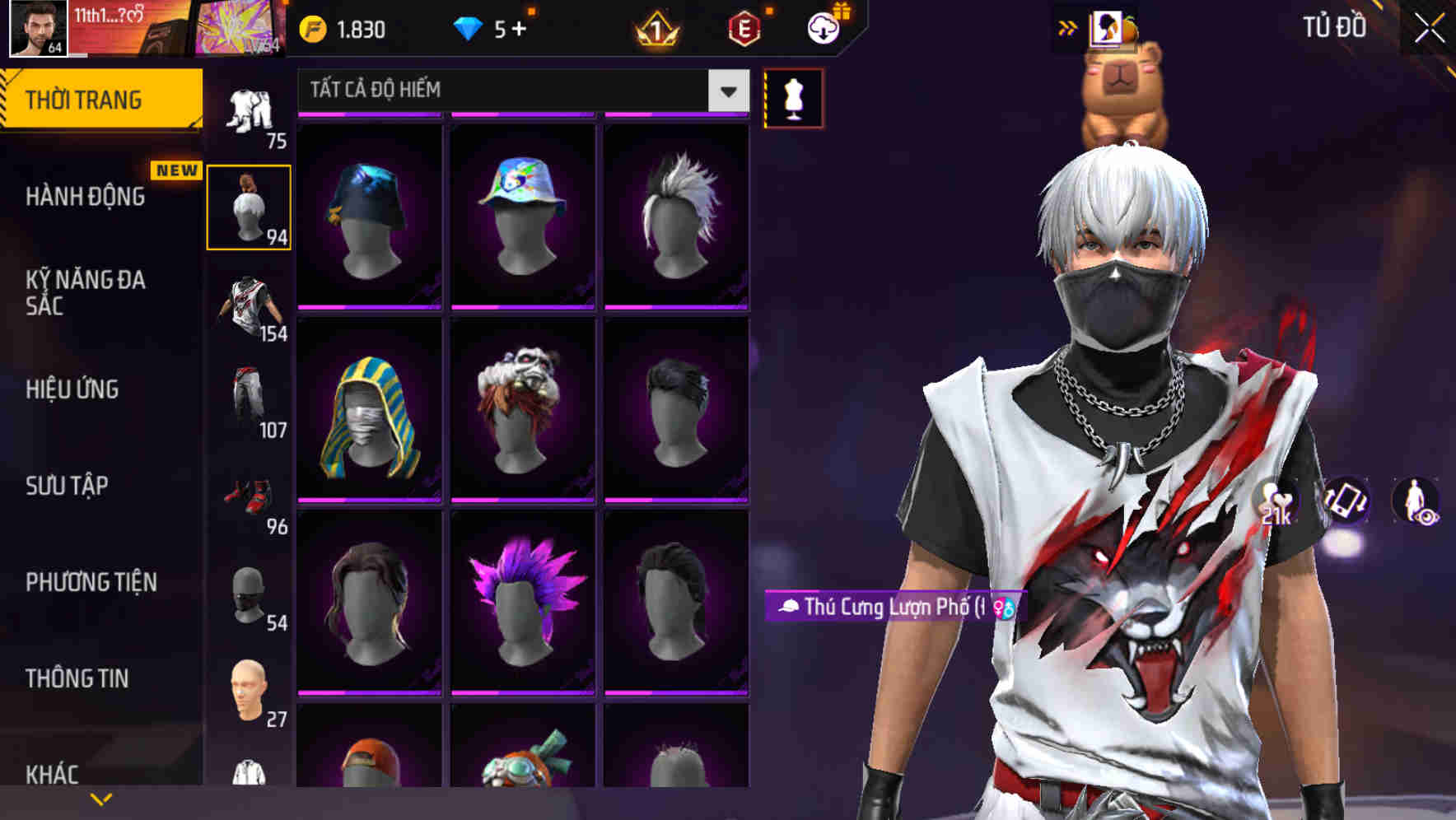
Task: Open the TẤT CẢ ĐỘ HIẾM rarity dropdown
Action: [x=511, y=91]
